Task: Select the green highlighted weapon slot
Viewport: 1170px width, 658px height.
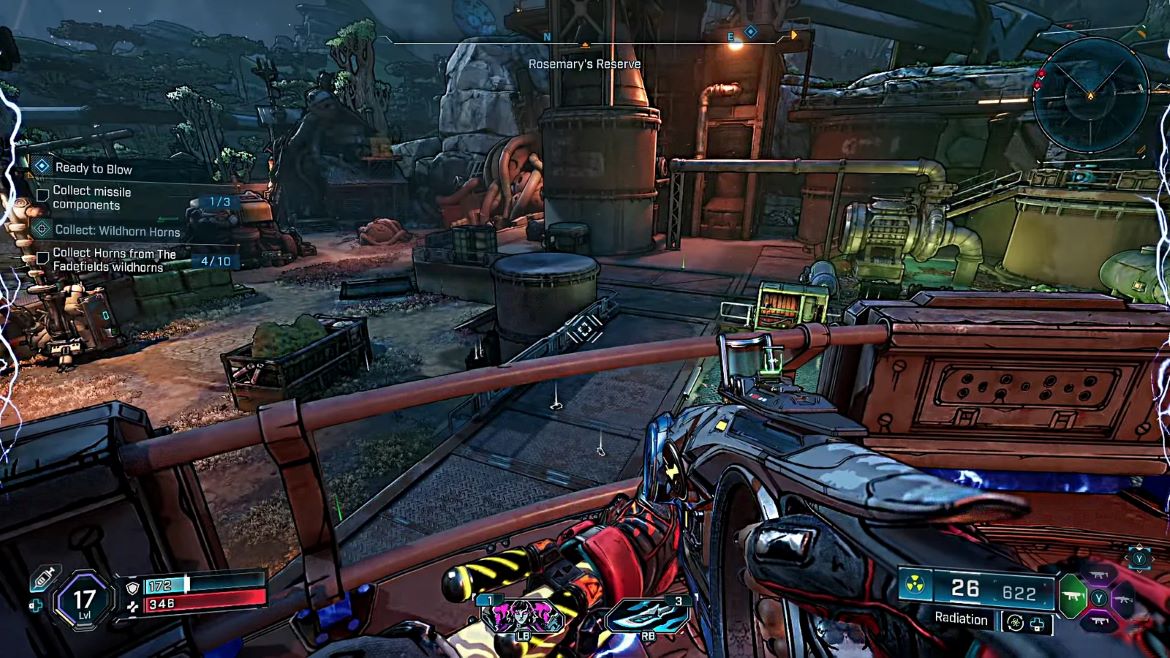Action: tap(1073, 597)
